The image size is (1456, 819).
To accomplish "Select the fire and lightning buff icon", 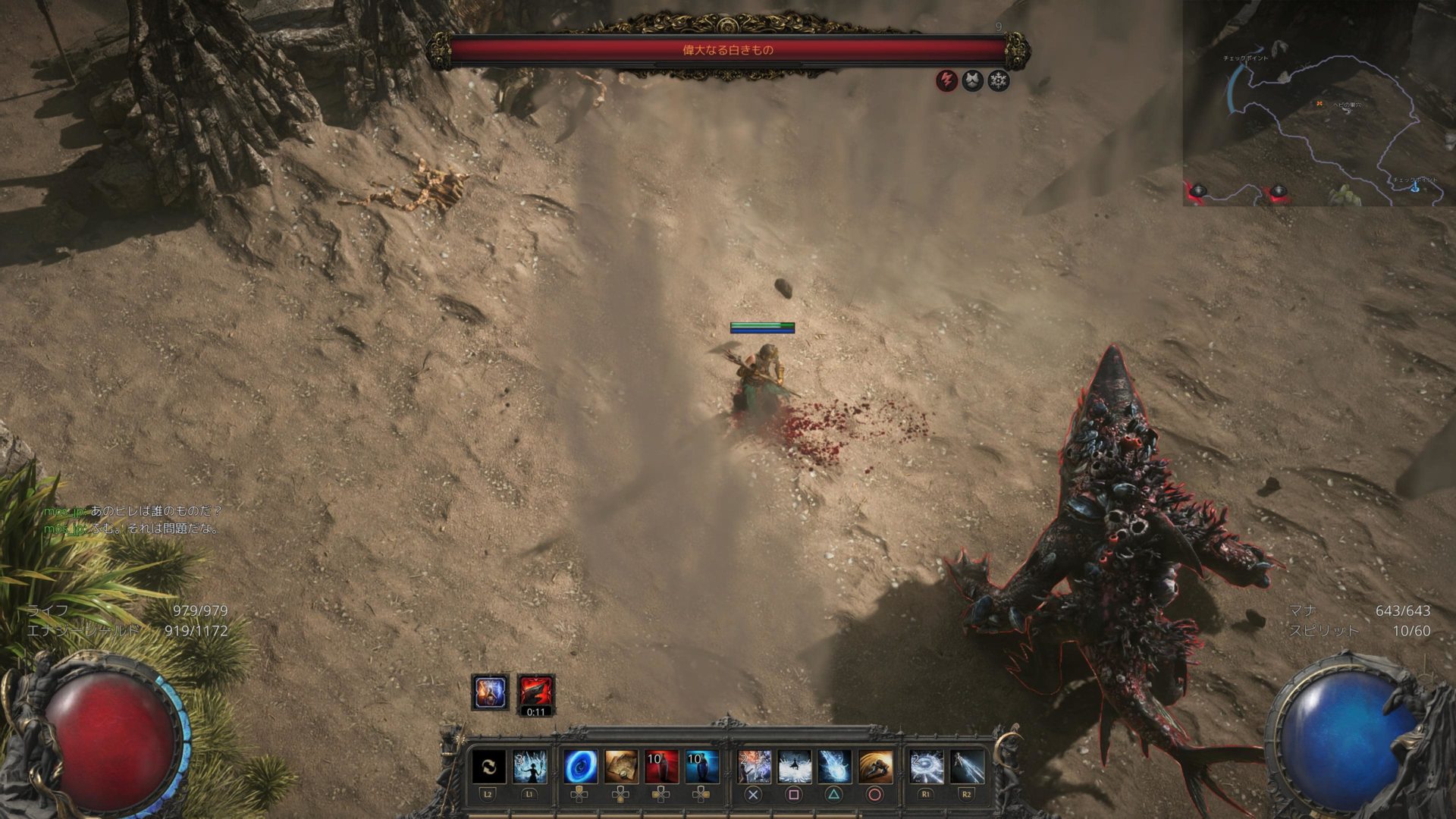I will point(491,692).
